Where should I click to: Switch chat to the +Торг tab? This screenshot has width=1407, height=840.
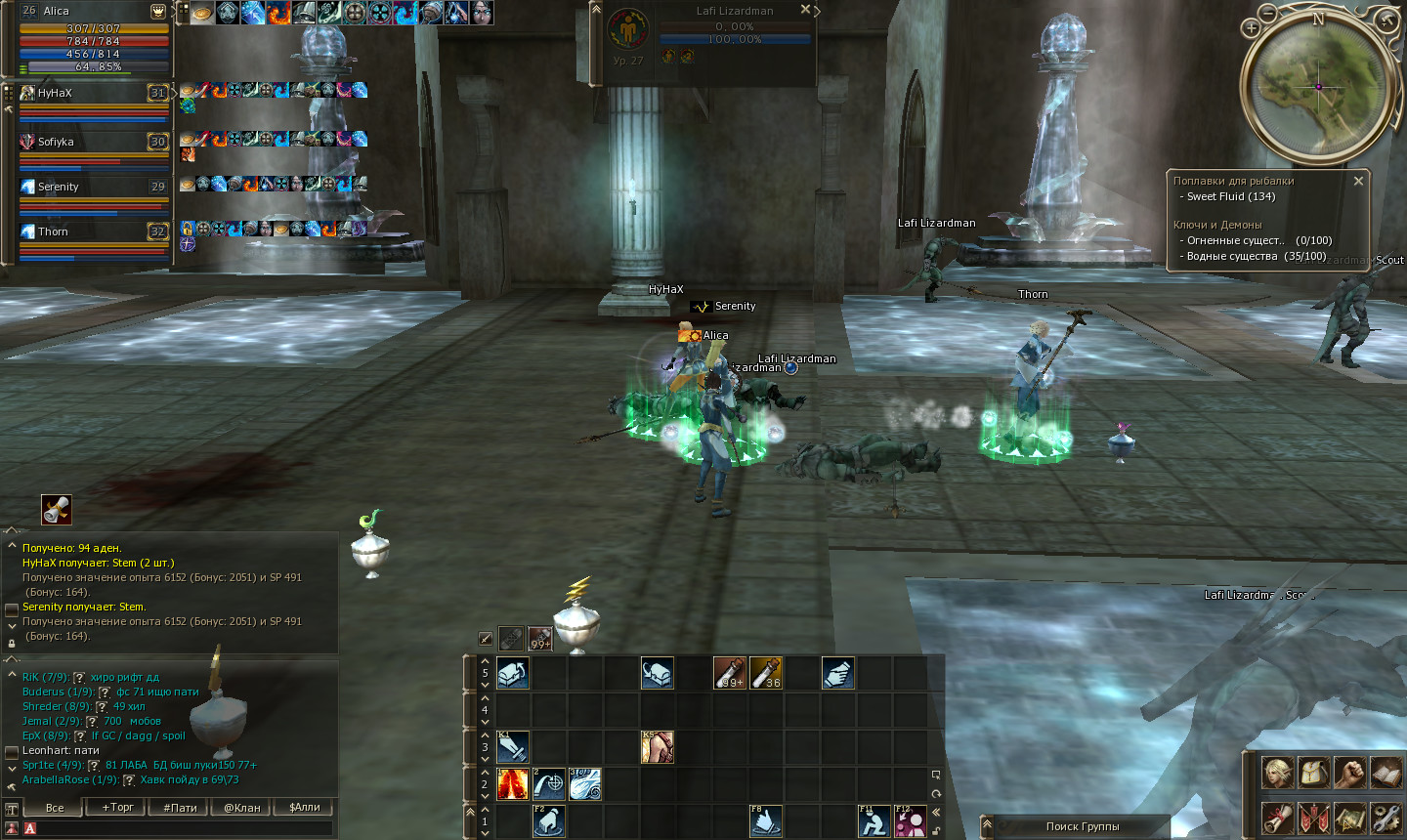pos(118,808)
